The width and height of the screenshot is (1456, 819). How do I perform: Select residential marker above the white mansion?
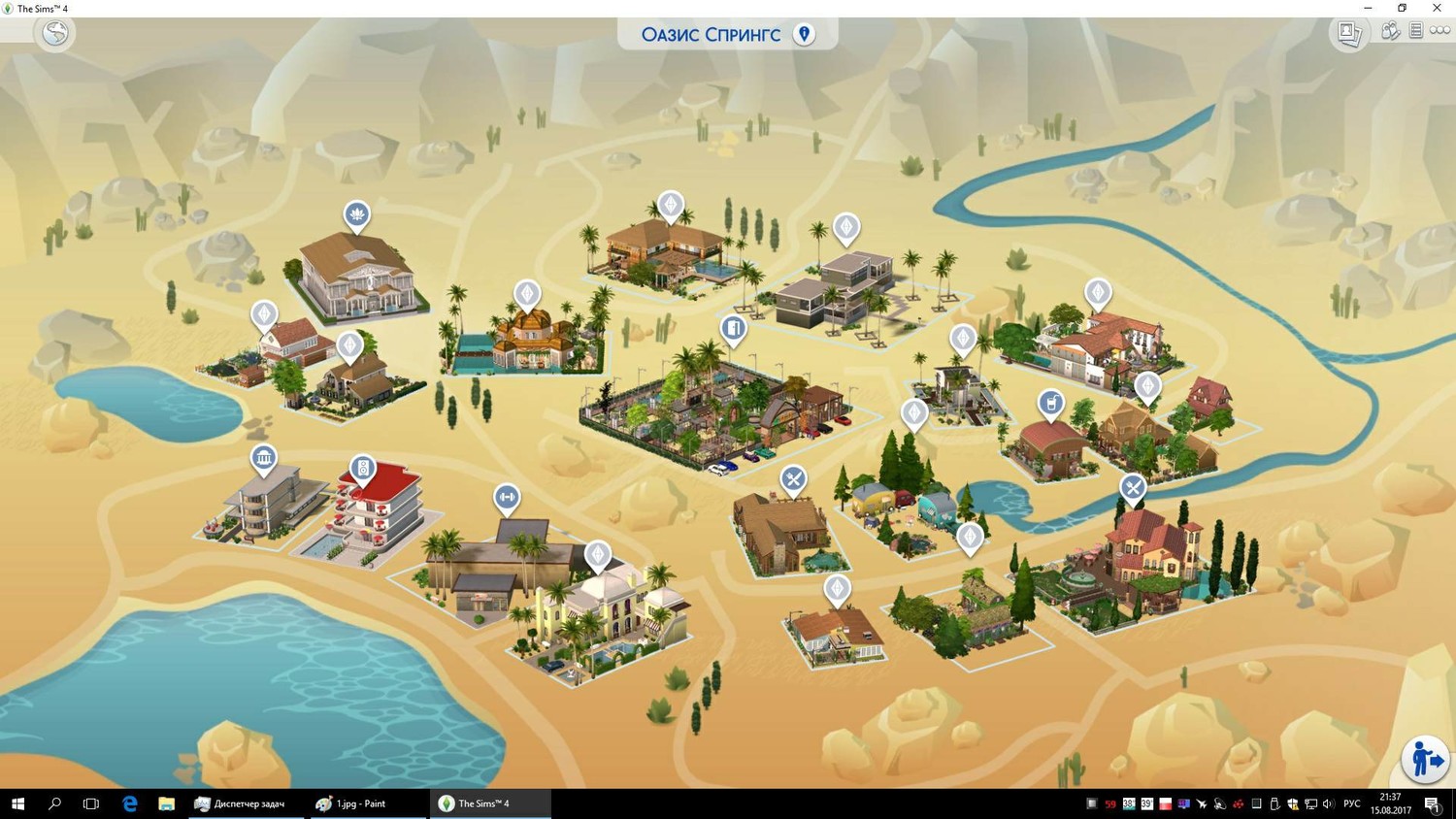pos(598,555)
